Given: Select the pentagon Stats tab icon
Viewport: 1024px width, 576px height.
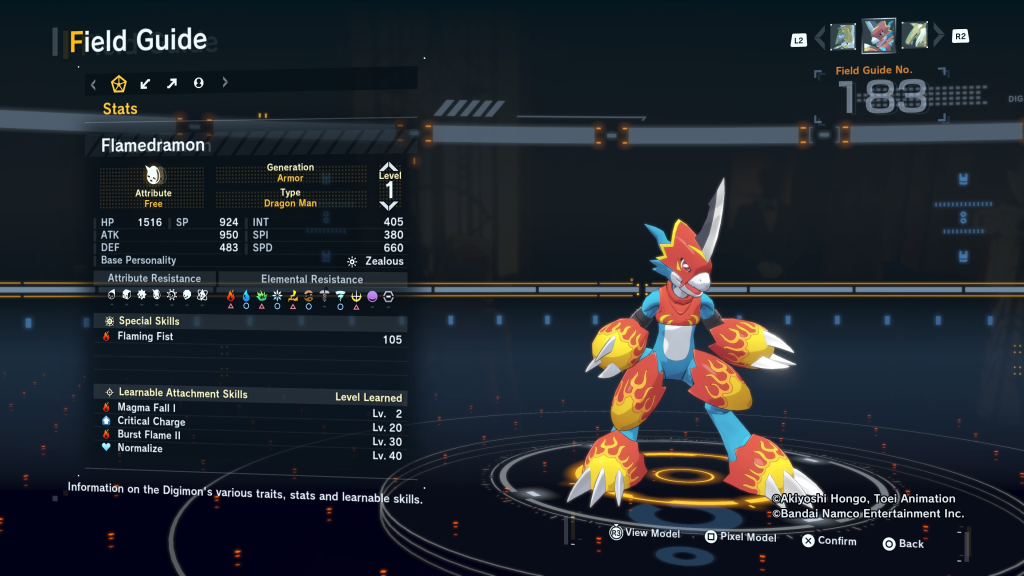Looking at the screenshot, I should [119, 83].
